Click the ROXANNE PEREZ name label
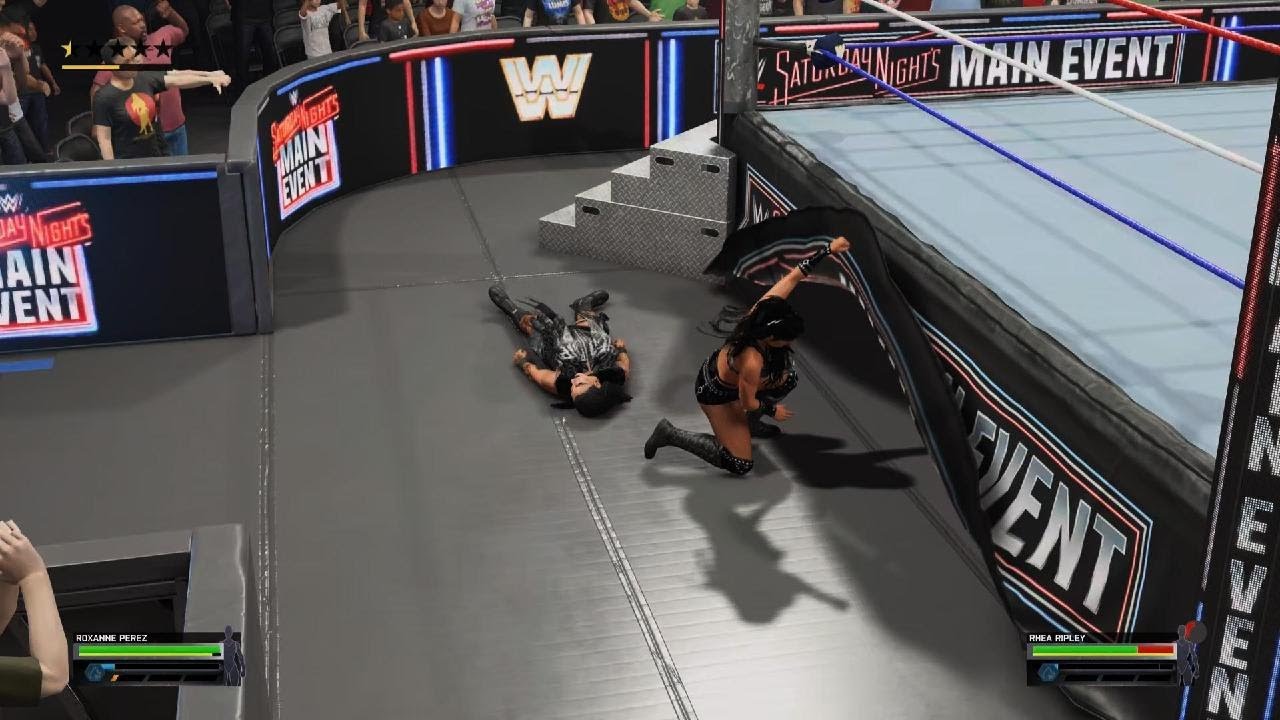This screenshot has height=720, width=1280. [110, 637]
